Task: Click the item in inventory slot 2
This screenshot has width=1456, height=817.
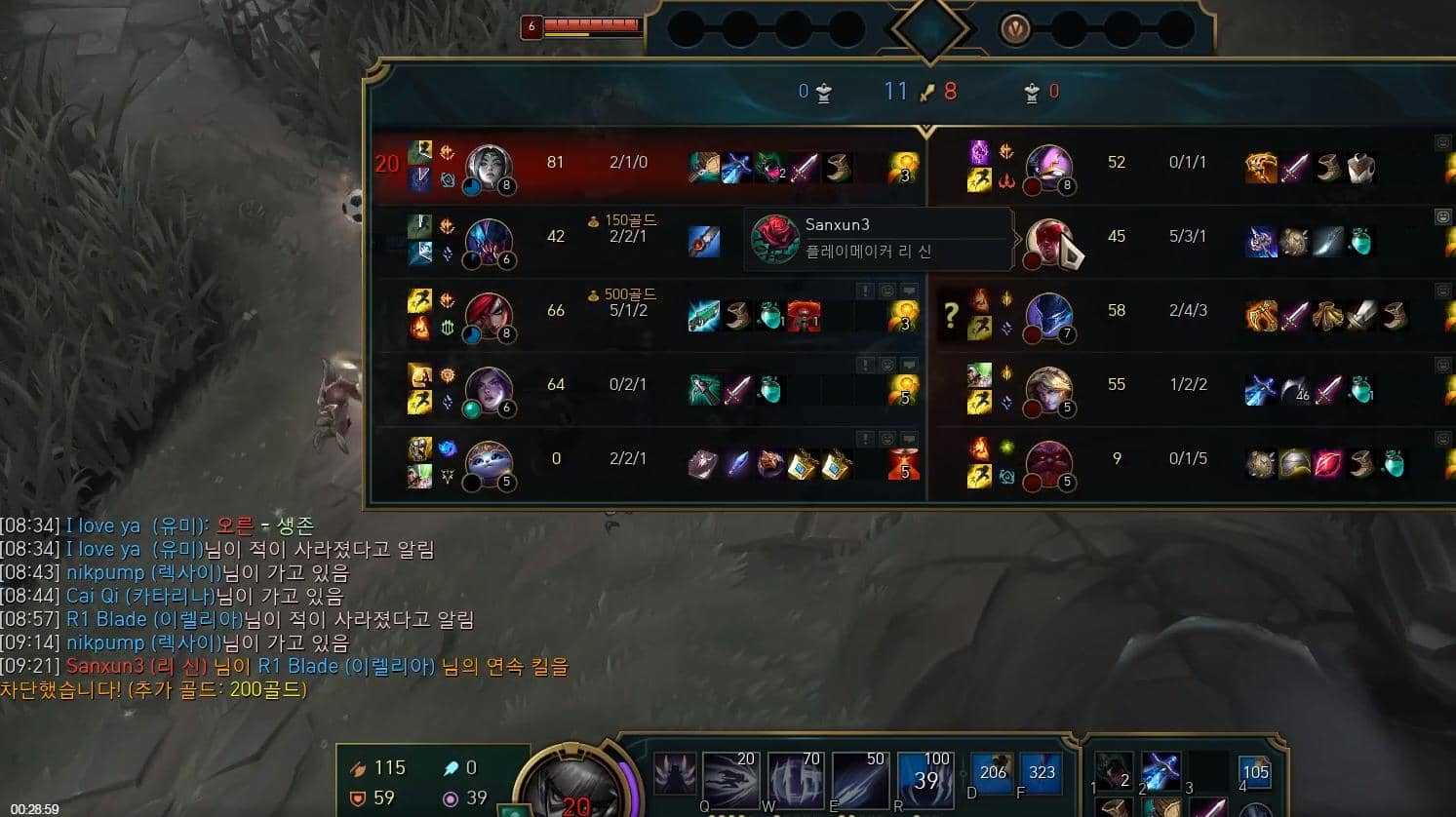Action: click(1161, 772)
